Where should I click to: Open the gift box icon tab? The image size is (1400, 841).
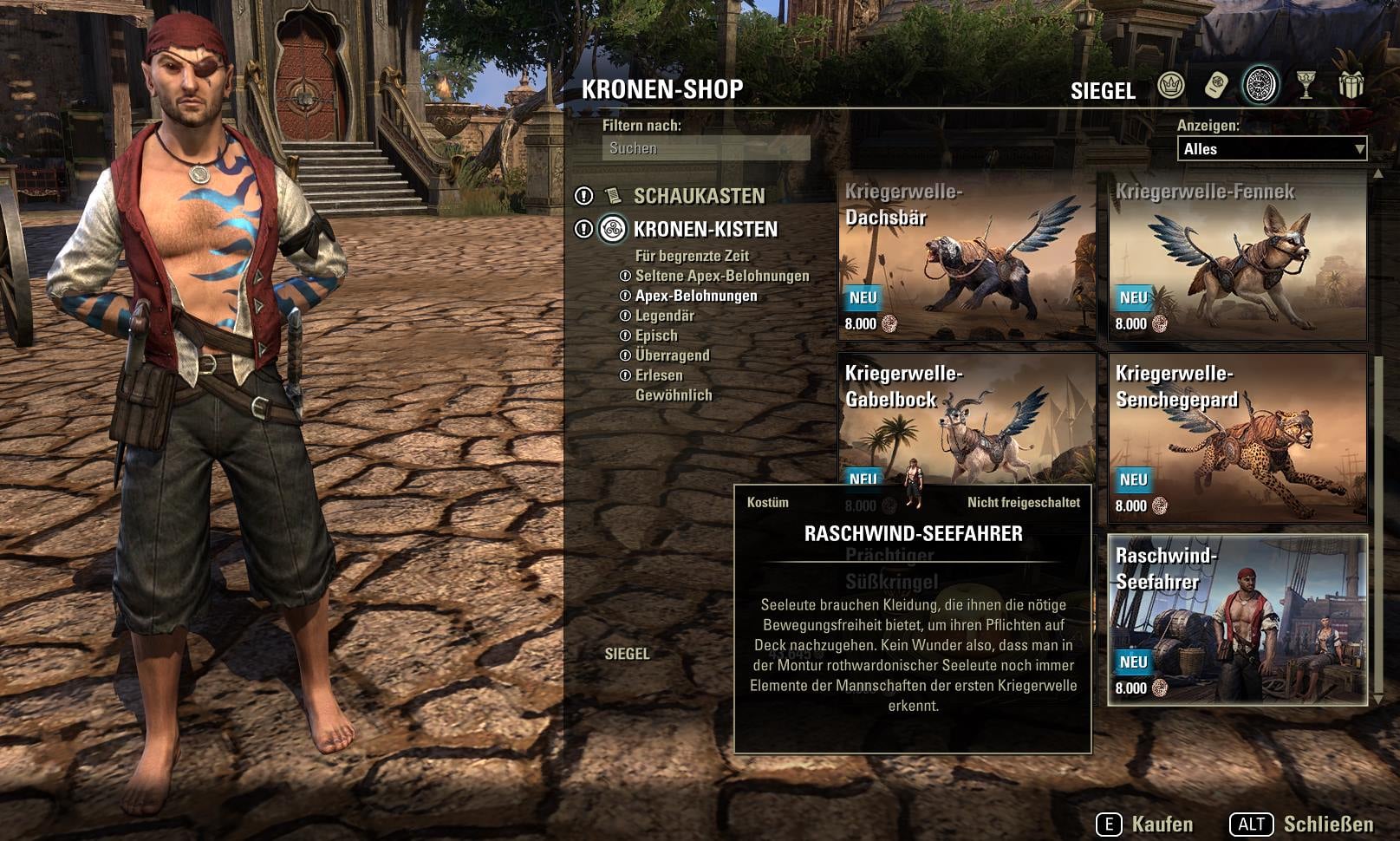[1351, 86]
